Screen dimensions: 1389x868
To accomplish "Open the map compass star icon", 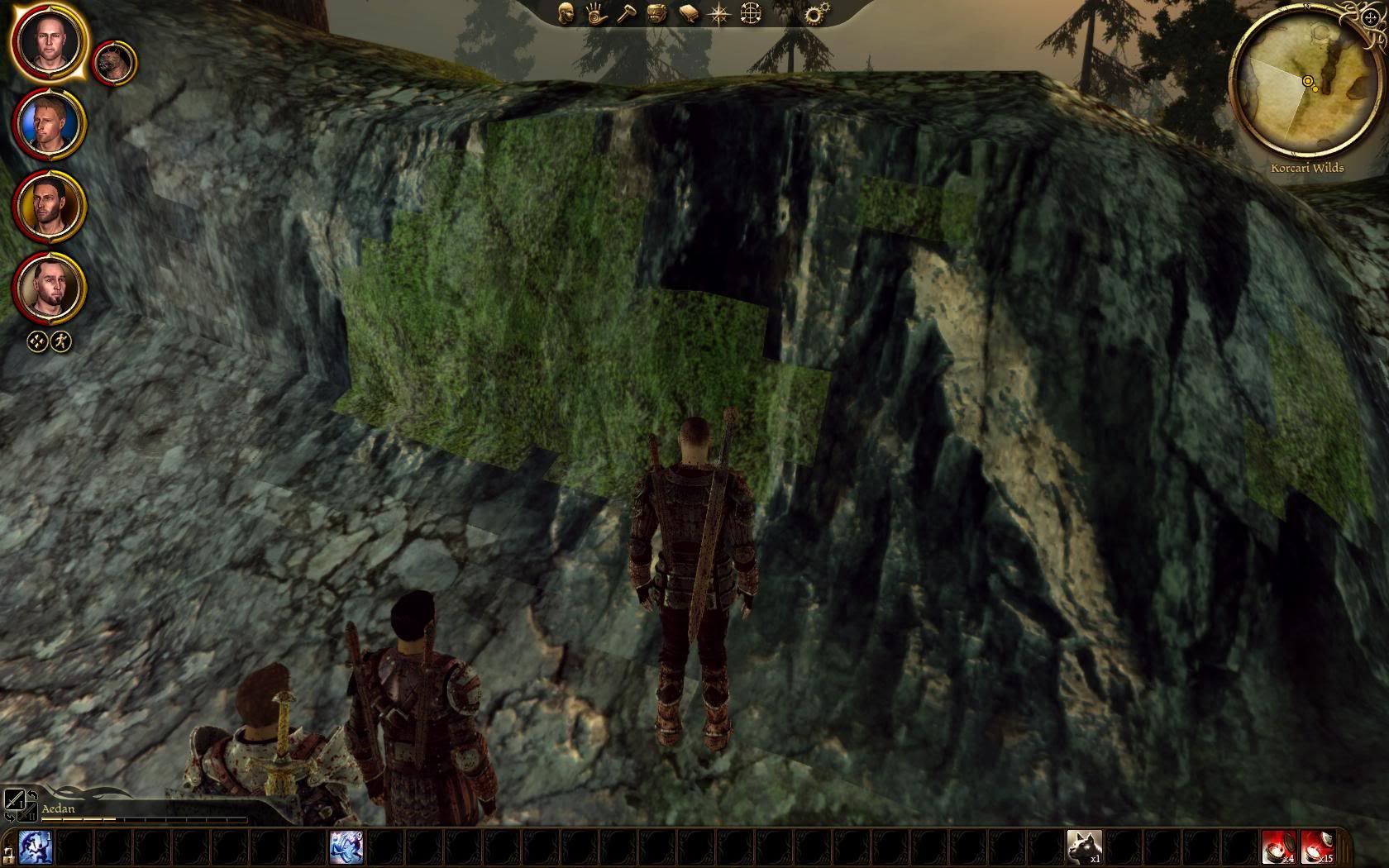I will 718,13.
